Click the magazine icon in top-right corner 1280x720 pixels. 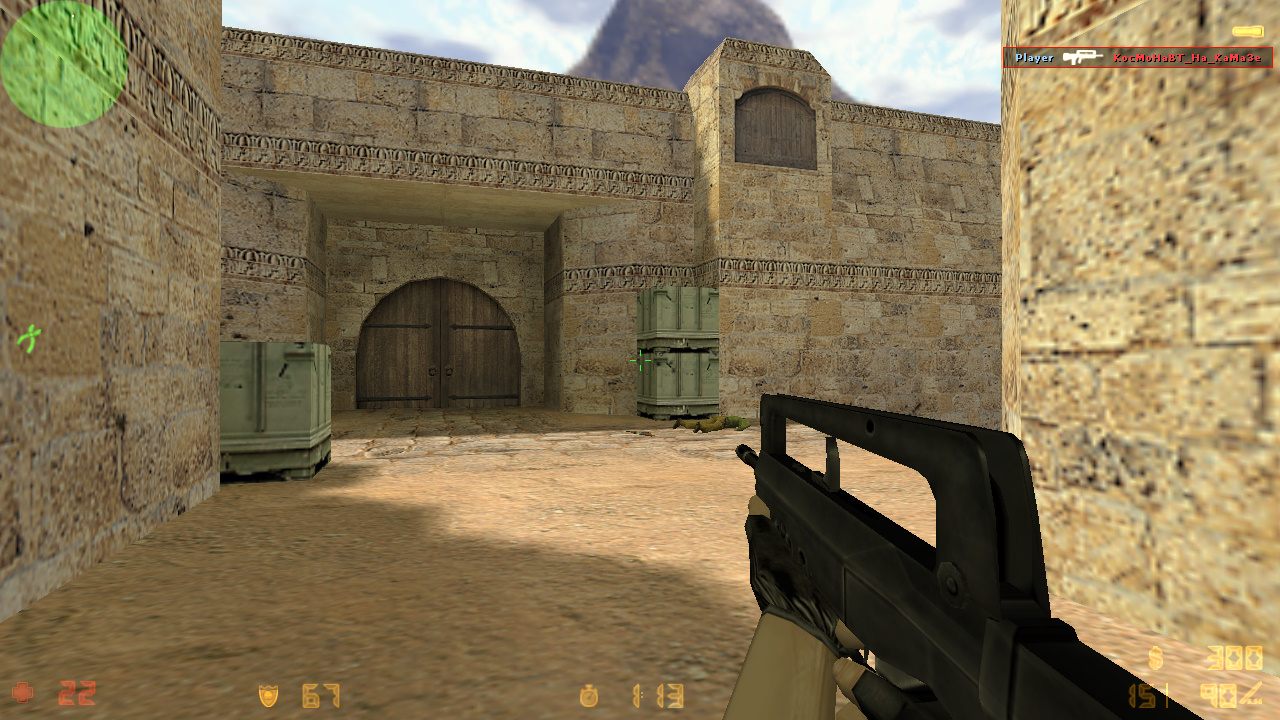pyautogui.click(x=1248, y=30)
